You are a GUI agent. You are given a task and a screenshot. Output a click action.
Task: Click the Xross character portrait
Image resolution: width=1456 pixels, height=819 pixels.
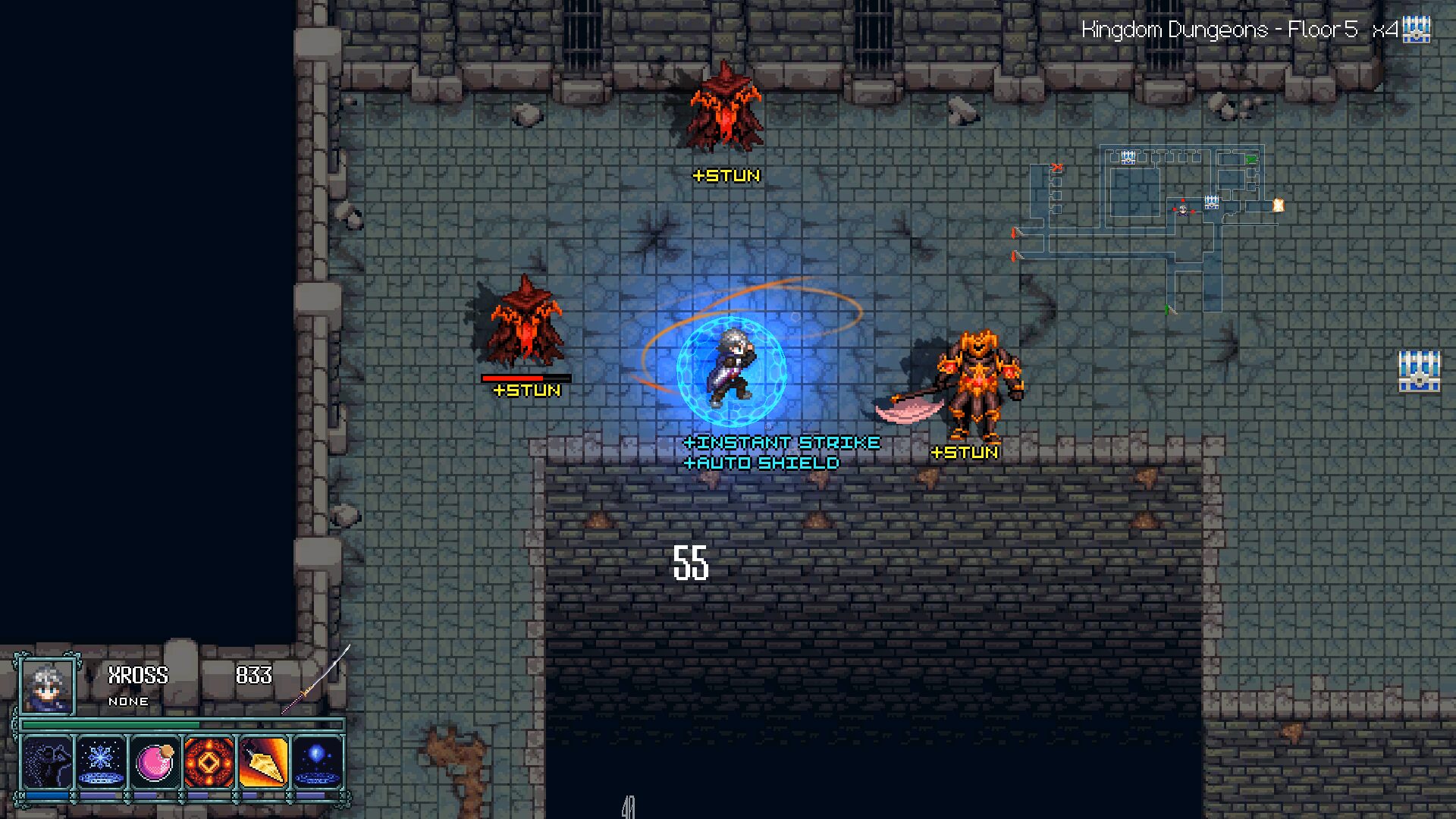point(47,687)
